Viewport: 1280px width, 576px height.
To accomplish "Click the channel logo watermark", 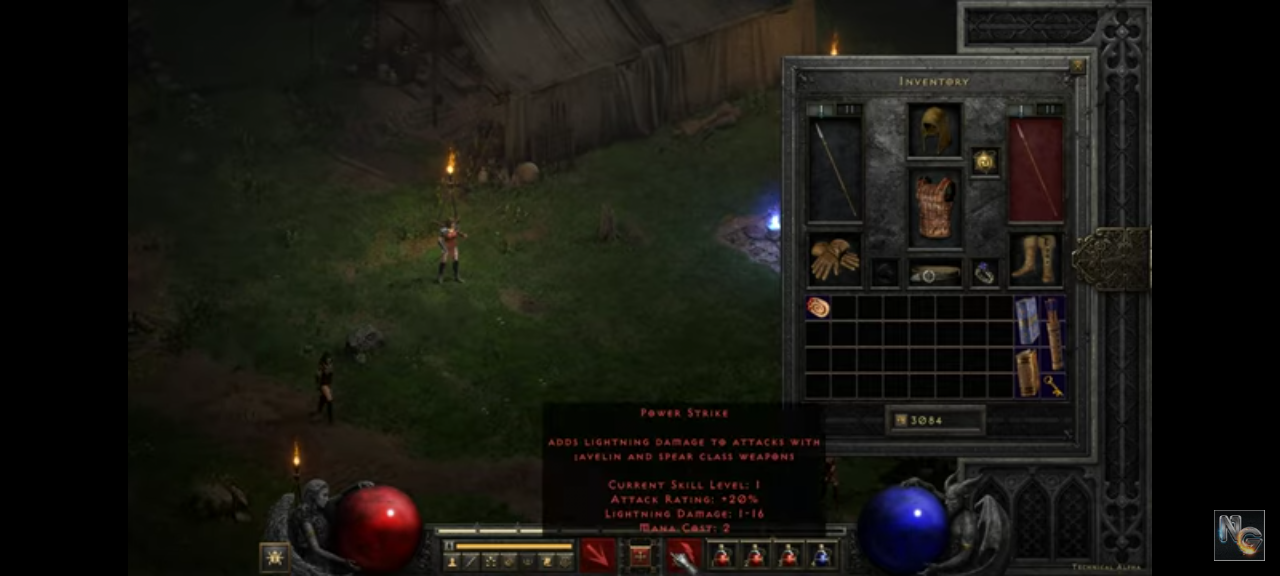I will pyautogui.click(x=1239, y=535).
